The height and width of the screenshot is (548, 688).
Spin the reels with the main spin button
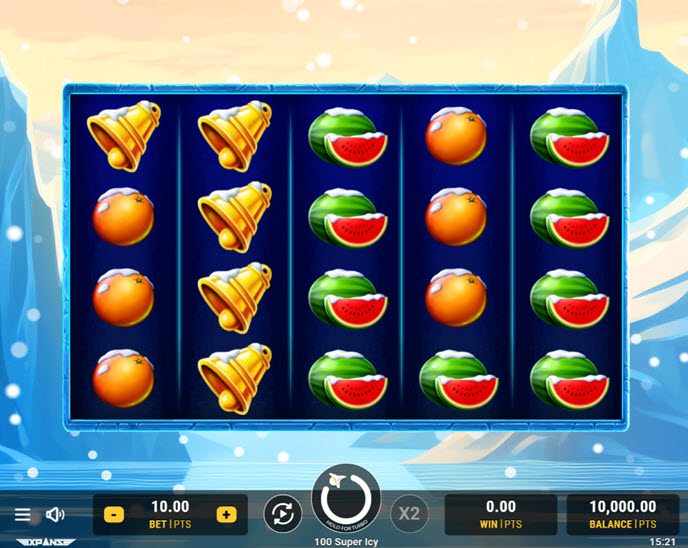[x=345, y=500]
